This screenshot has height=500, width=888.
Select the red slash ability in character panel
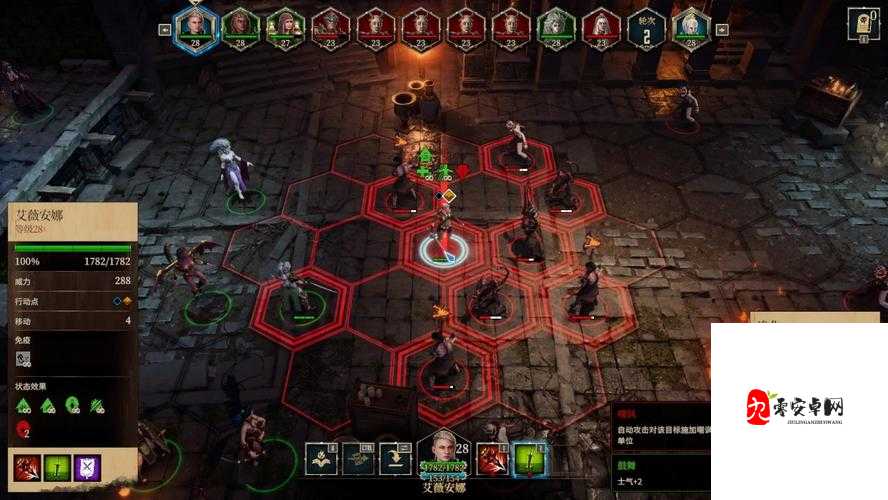tap(25, 466)
